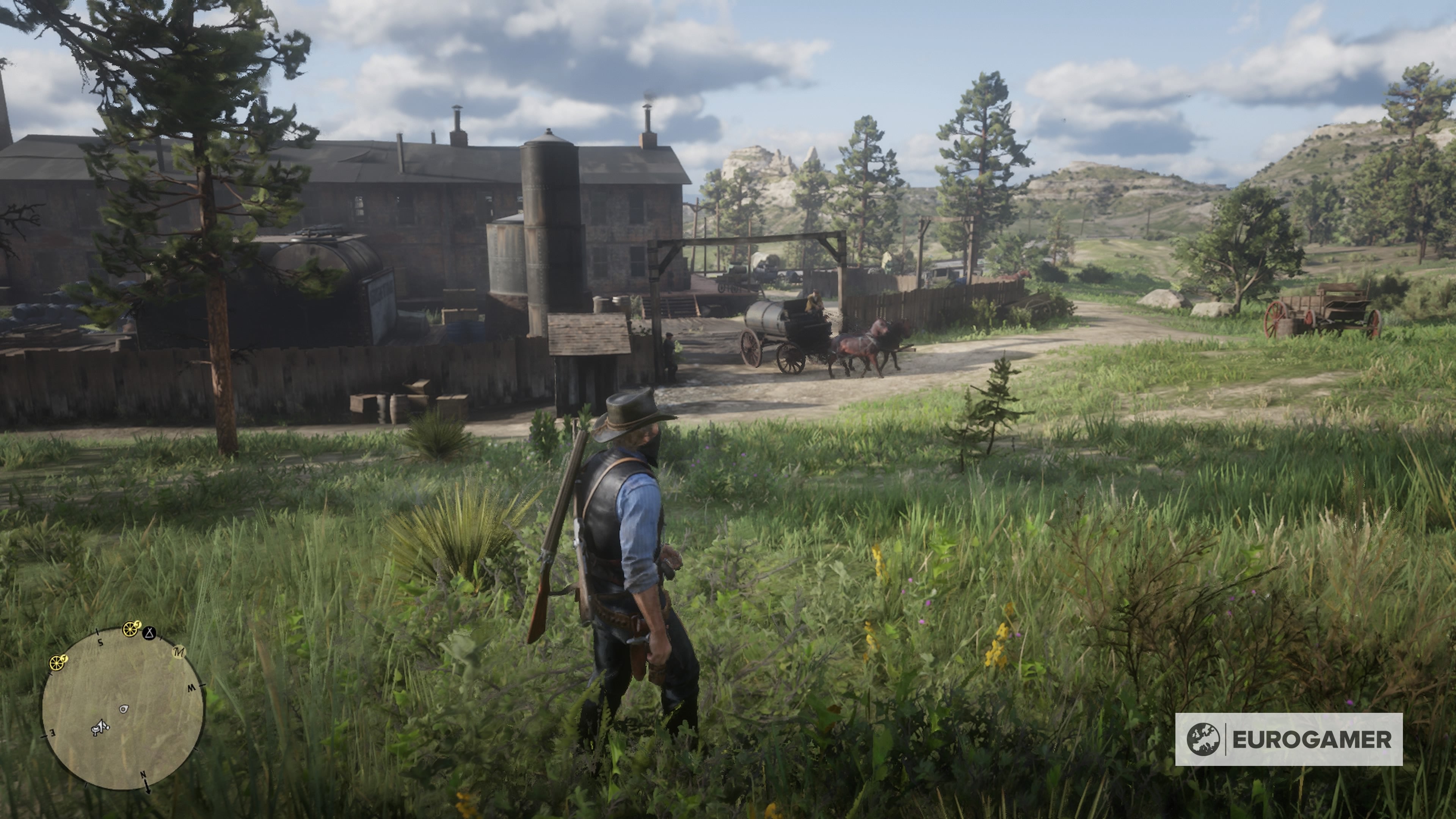Click the E compass letter on the minimap
This screenshot has width=1456, height=819.
[x=53, y=733]
